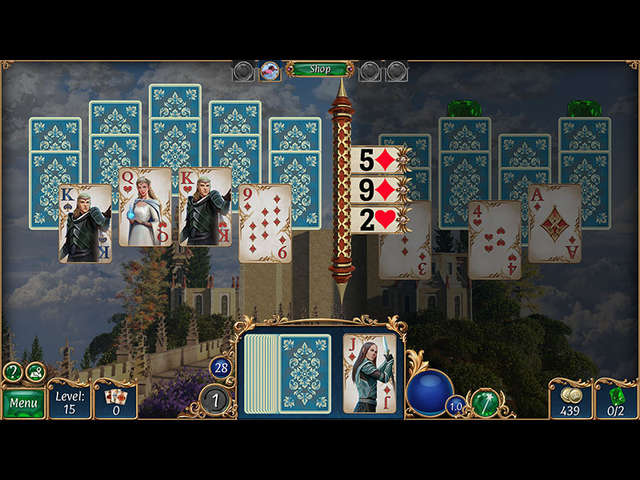Click the green button beside the help icon
640x480 pixels.
pos(36,372)
